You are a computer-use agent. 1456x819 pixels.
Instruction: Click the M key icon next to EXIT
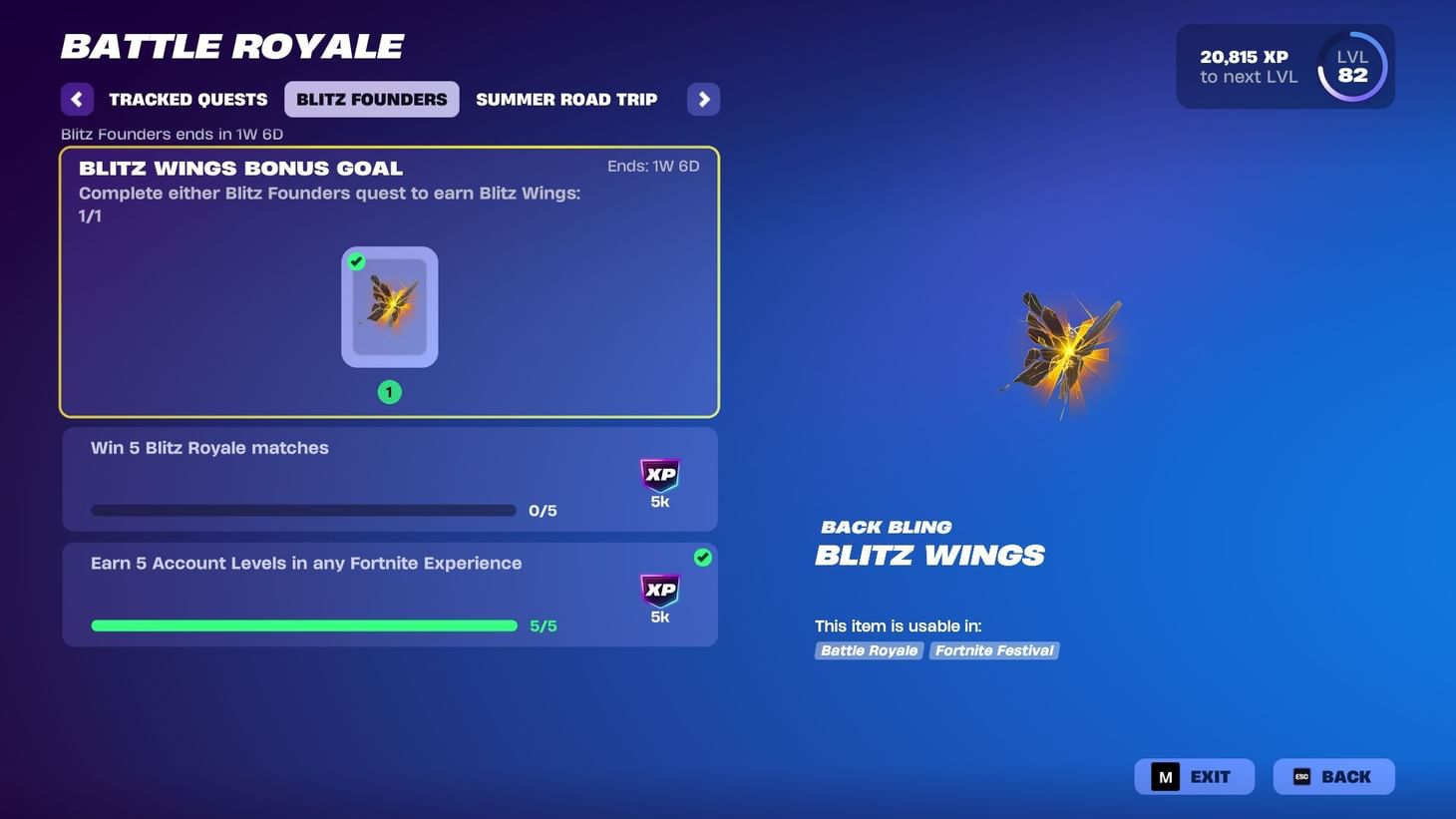pos(1164,775)
